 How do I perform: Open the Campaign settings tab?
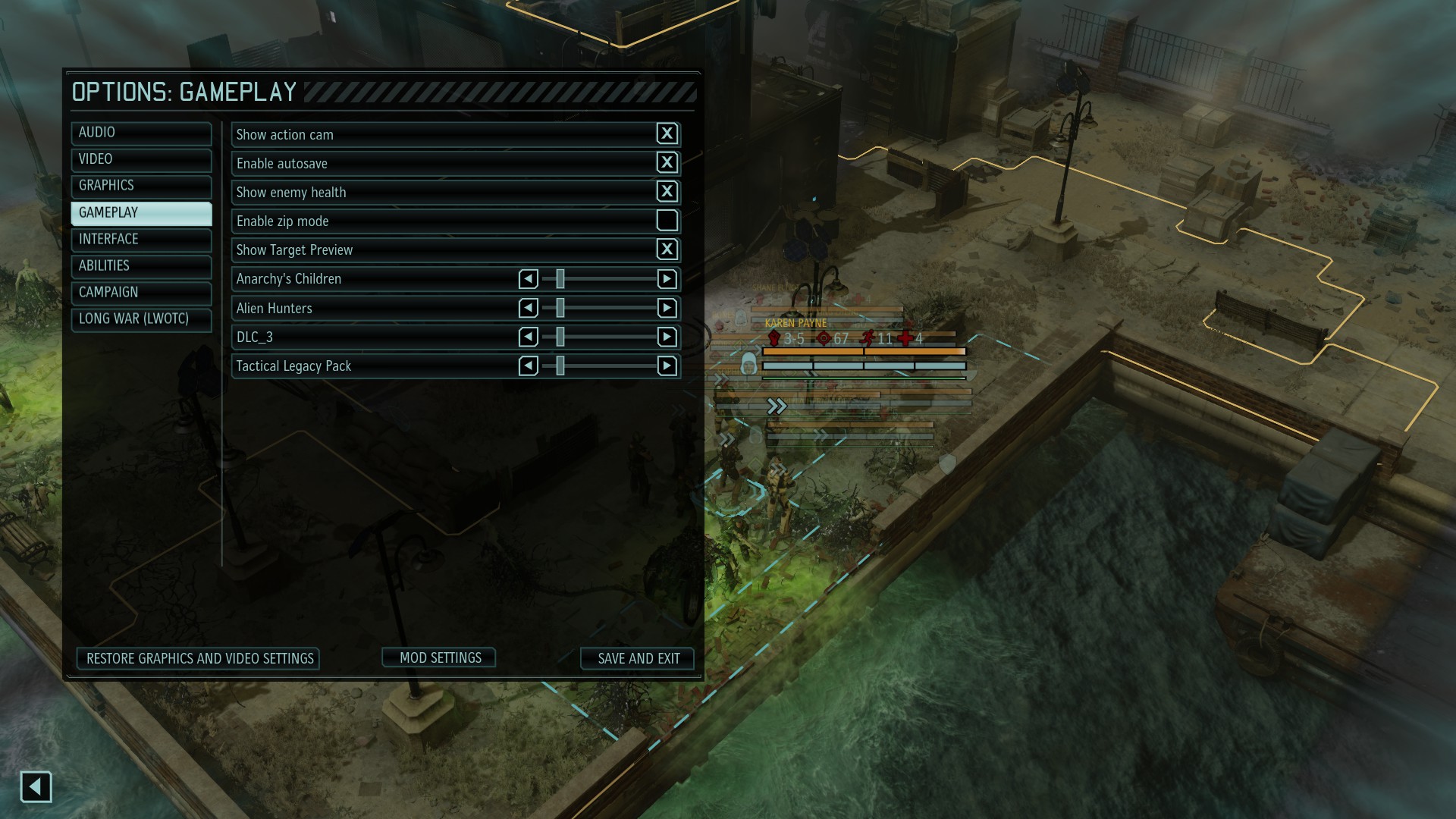click(141, 293)
